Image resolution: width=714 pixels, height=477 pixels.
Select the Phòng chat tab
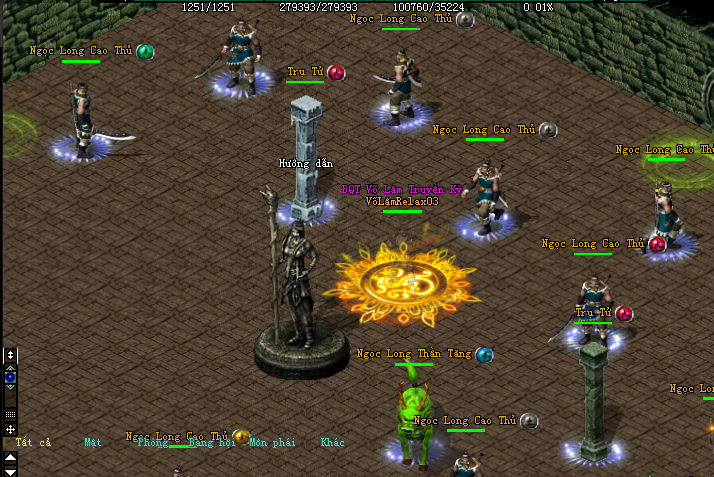coord(153,442)
